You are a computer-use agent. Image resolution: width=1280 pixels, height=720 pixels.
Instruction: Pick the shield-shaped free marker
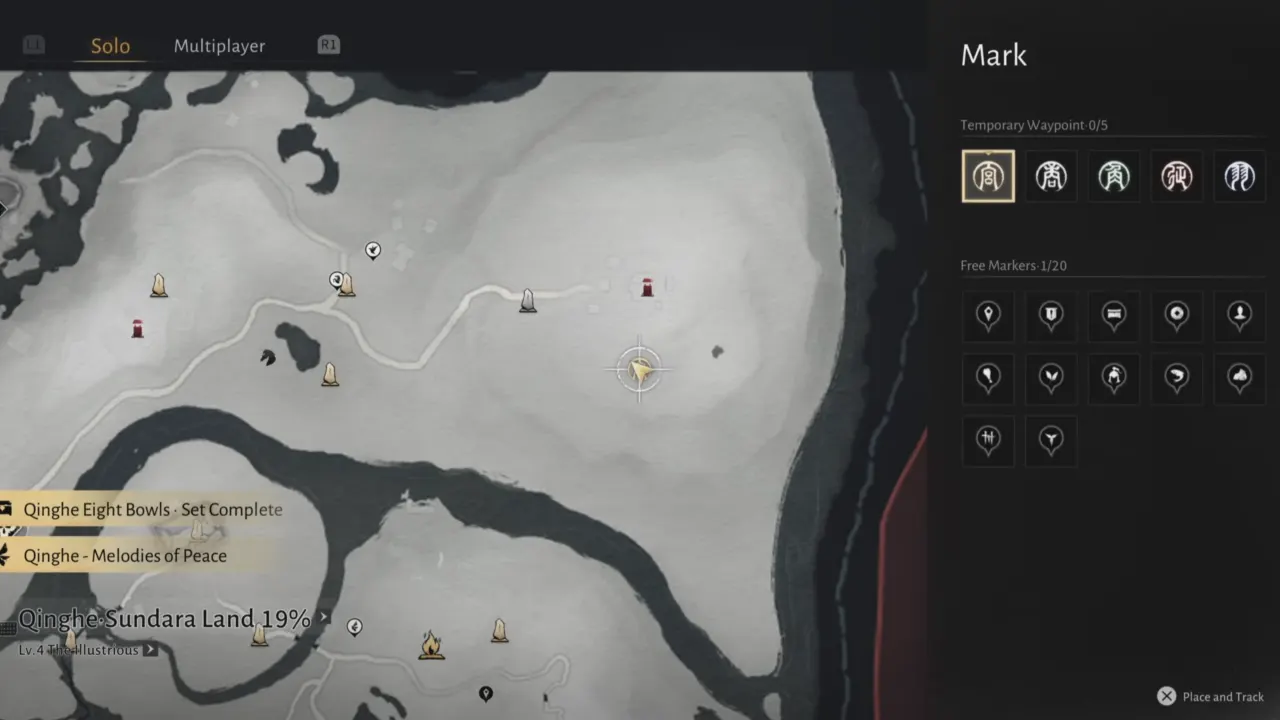tap(1051, 316)
